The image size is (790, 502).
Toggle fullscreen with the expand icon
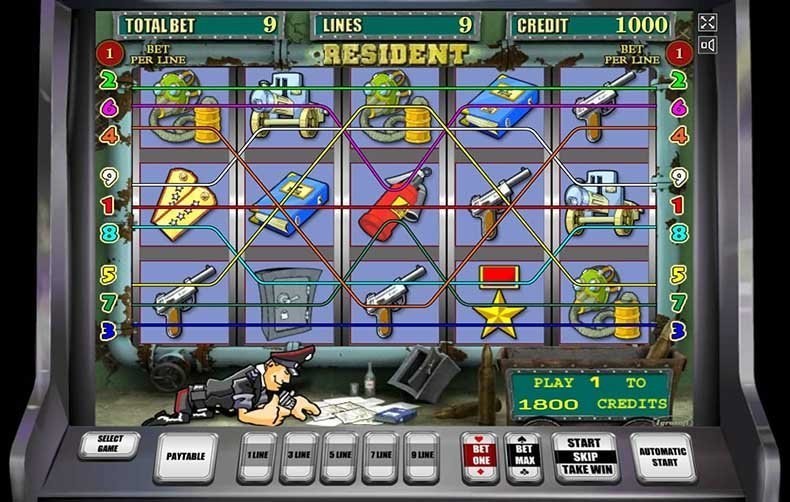708,22
